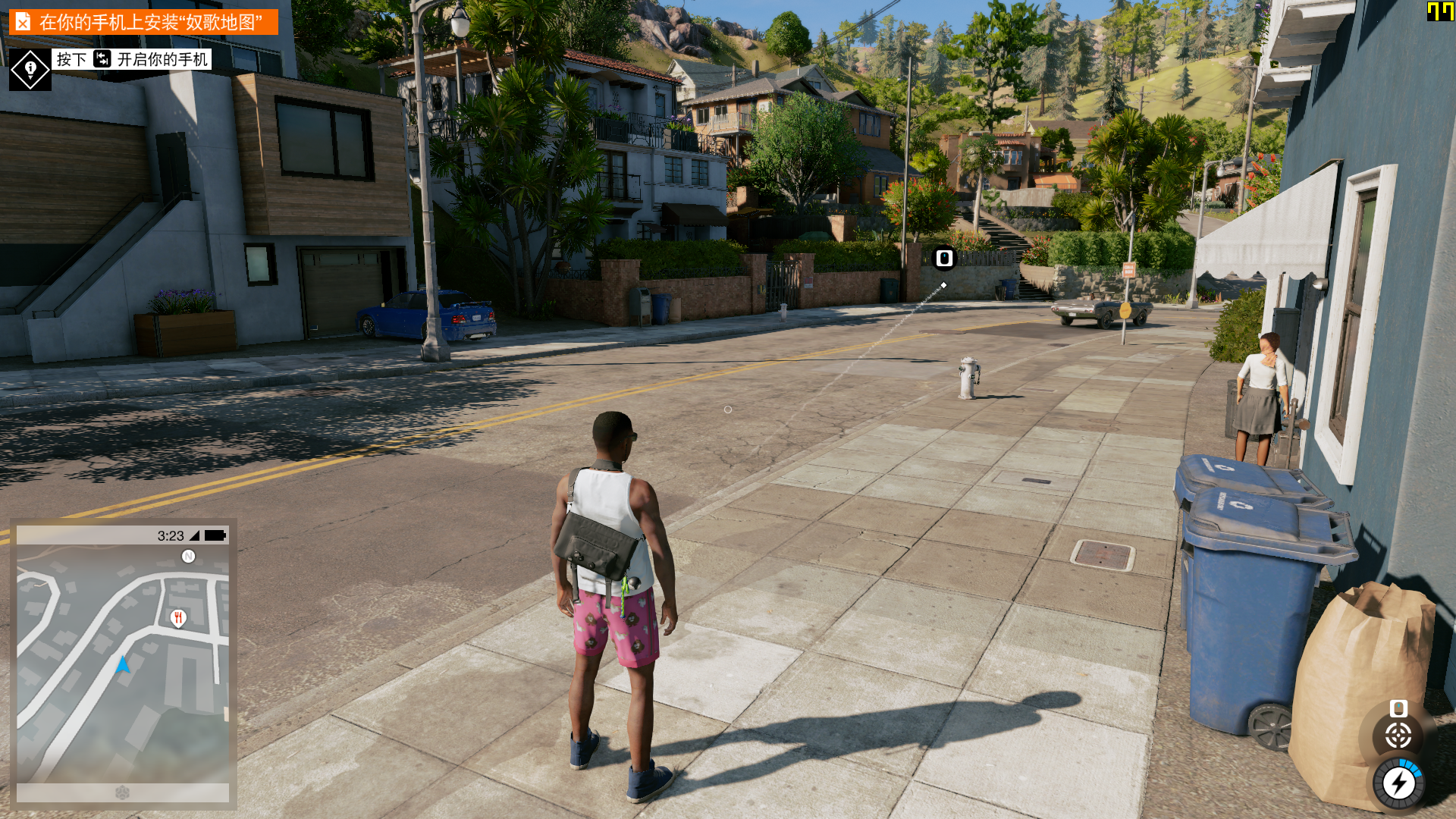1456x819 pixels.
Task: Open the phone minimap
Action: click(x=123, y=664)
